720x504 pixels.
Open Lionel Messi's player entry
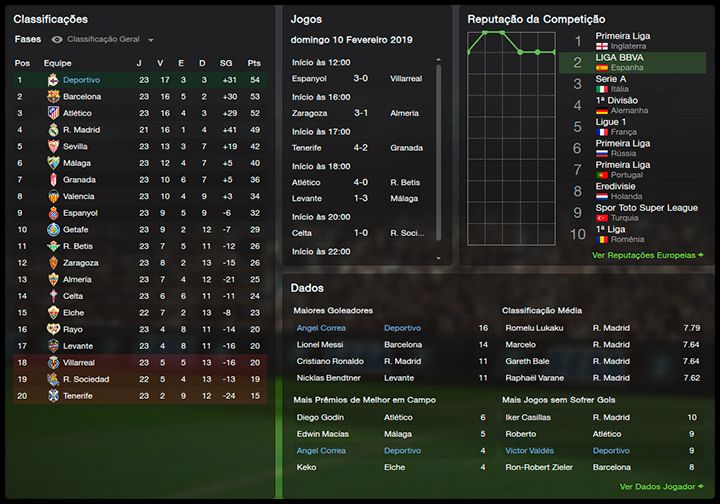click(321, 344)
